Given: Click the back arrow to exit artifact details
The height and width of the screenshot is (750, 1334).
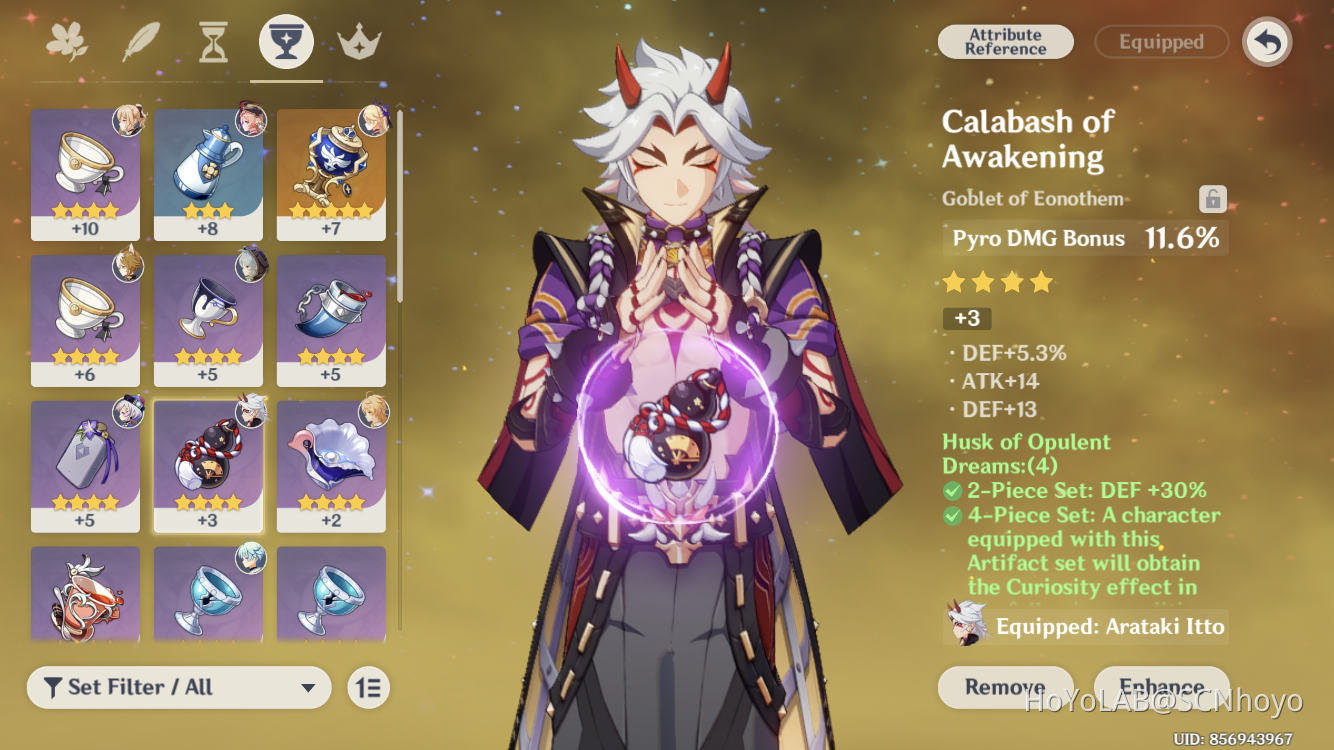Looking at the screenshot, I should pyautogui.click(x=1266, y=42).
